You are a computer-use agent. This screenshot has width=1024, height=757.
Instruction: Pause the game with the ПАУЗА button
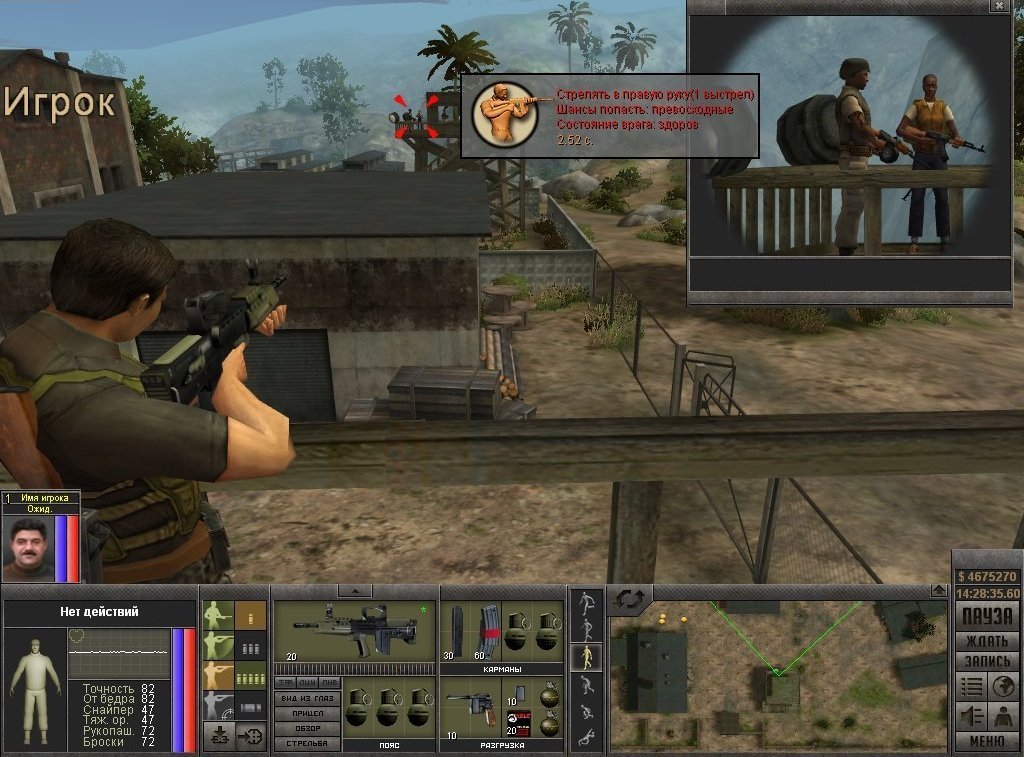tap(986, 617)
